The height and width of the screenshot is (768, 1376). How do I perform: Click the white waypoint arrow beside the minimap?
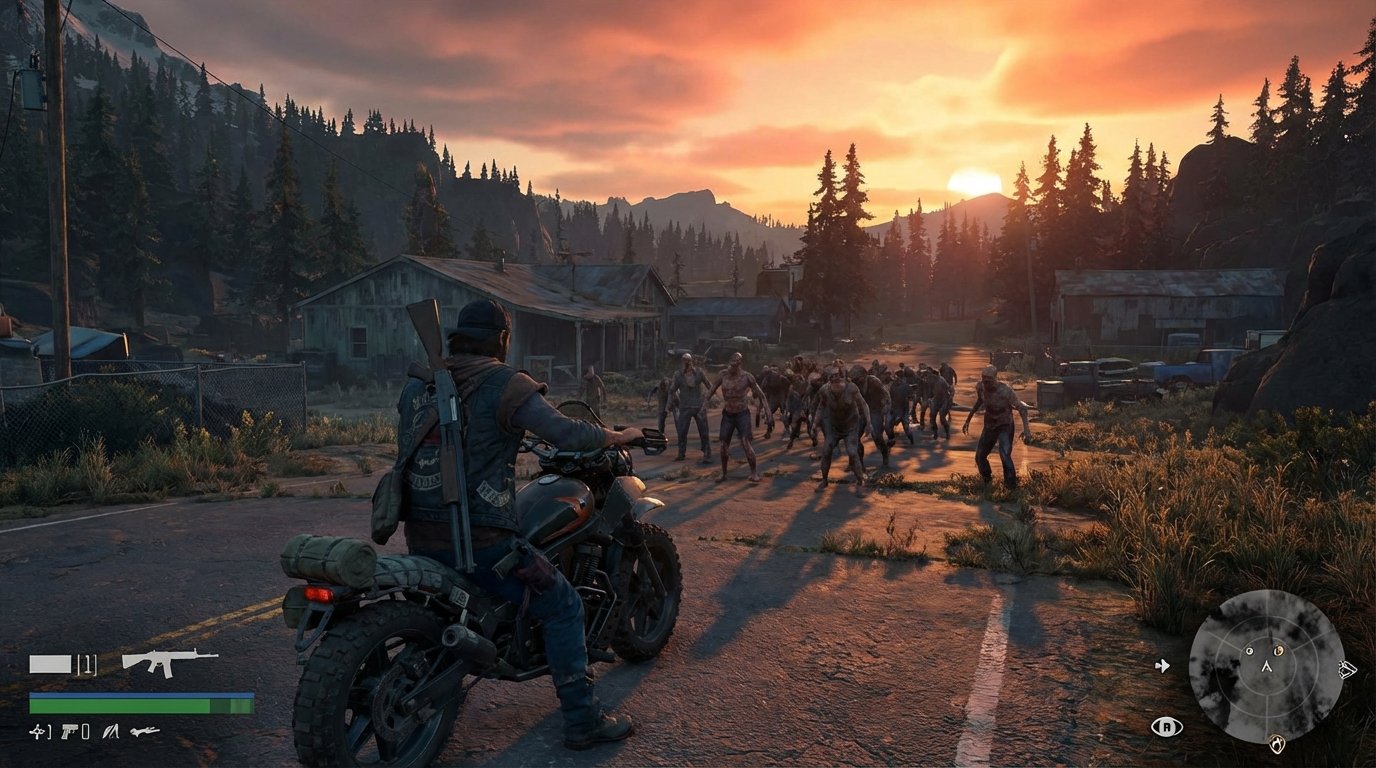[x=1162, y=666]
